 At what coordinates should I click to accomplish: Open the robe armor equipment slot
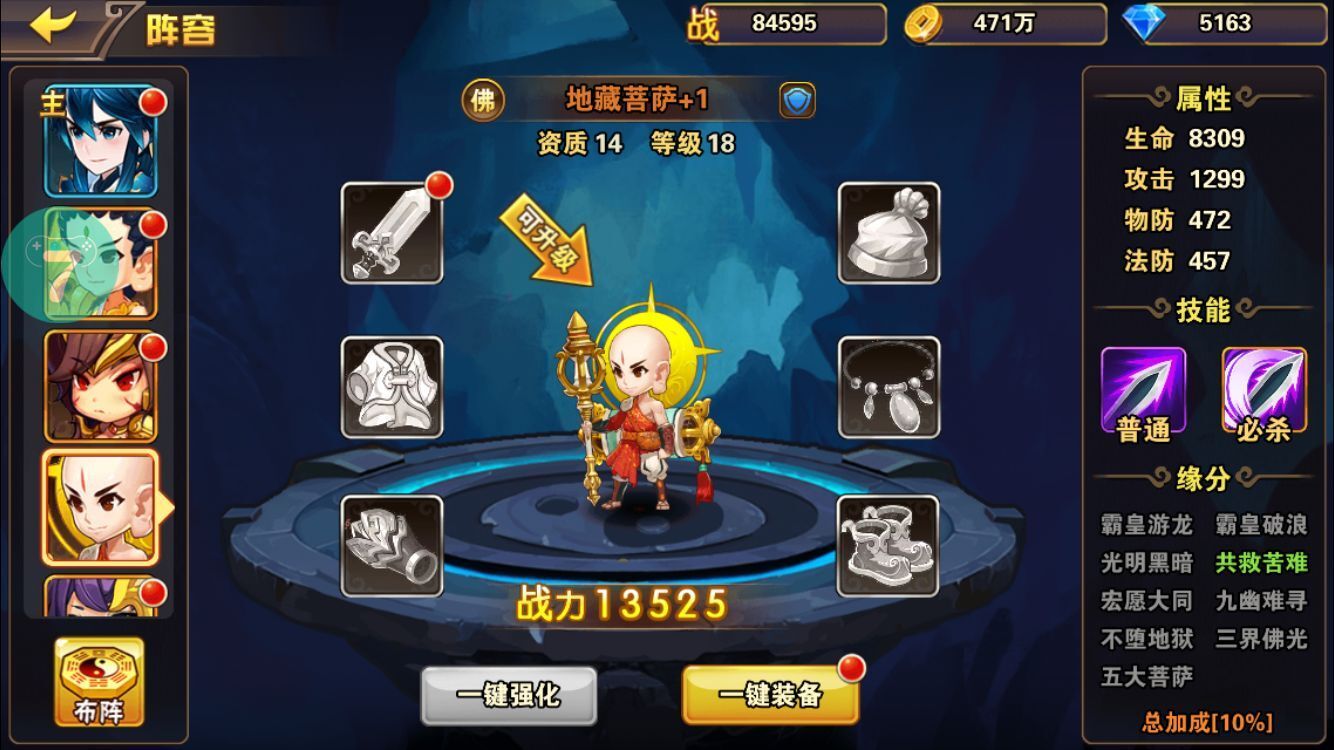(x=392, y=387)
